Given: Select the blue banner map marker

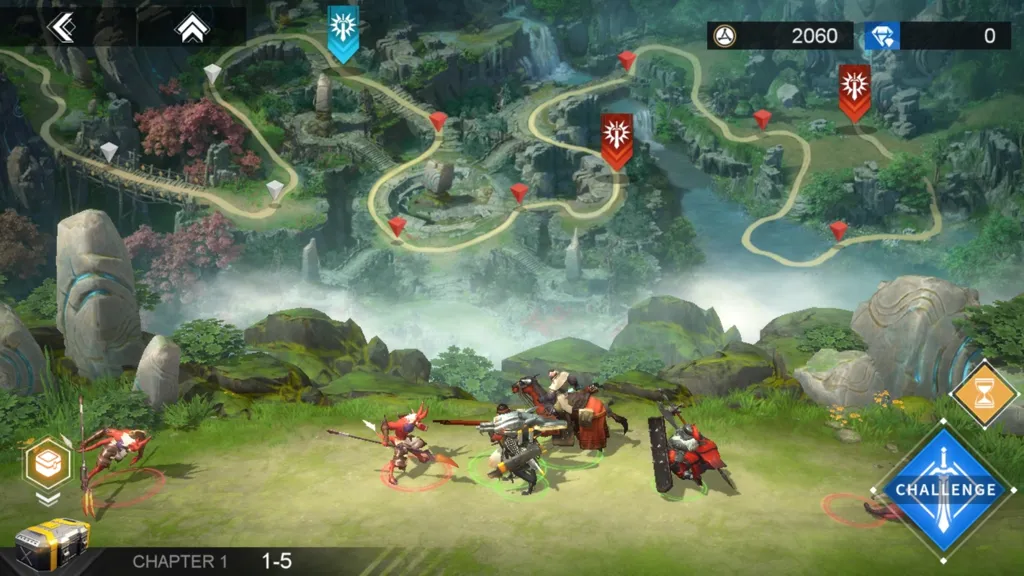Looking at the screenshot, I should coord(343,31).
